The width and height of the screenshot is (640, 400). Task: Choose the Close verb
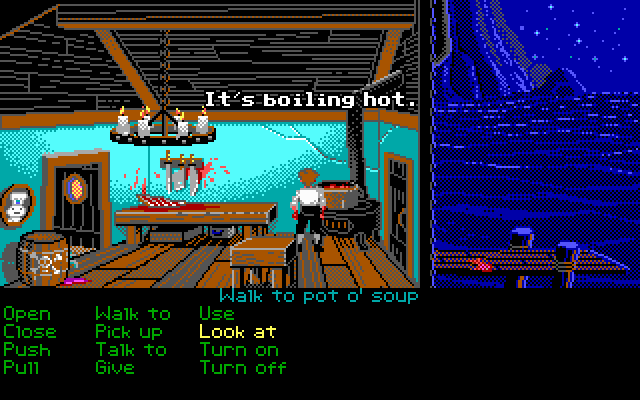[30, 332]
